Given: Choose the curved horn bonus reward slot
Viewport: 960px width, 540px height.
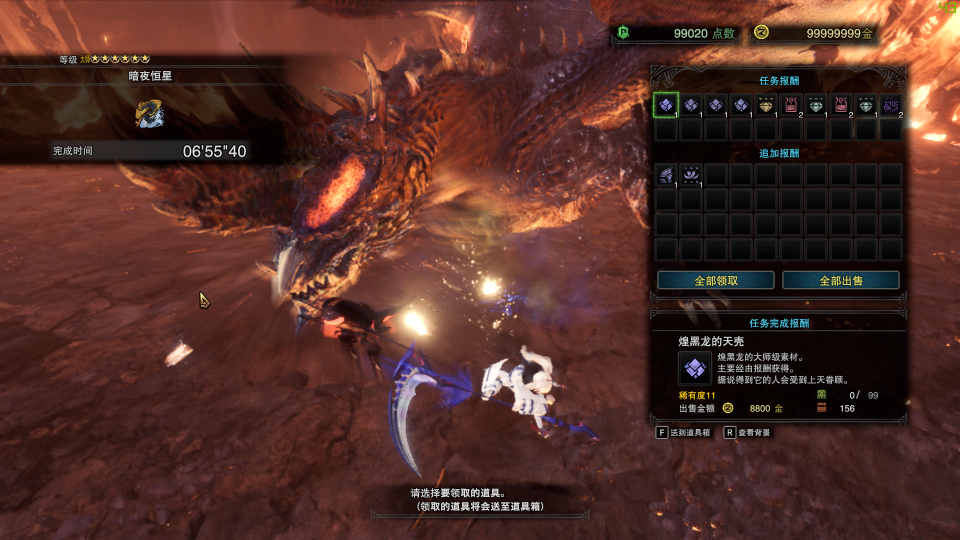Looking at the screenshot, I should 666,175.
